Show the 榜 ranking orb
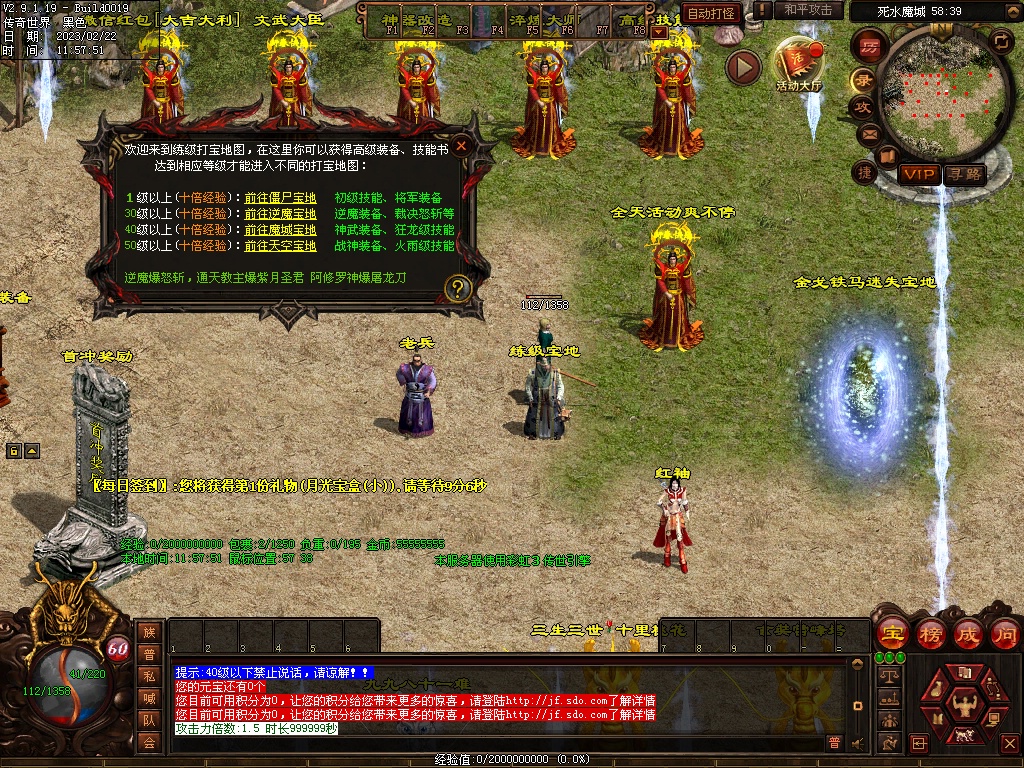 point(930,634)
